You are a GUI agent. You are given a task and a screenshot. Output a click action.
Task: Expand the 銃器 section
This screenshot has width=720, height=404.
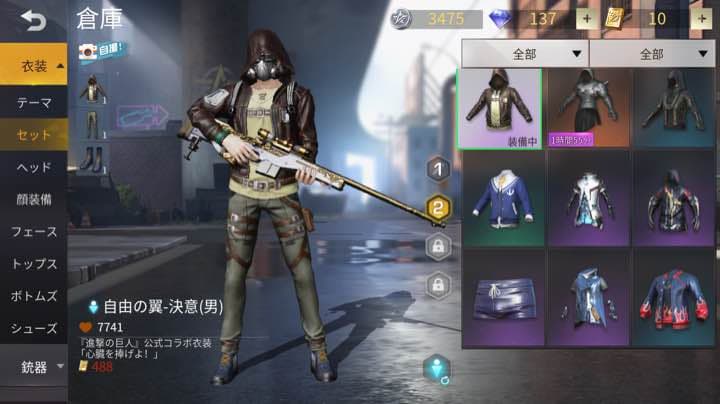(34, 367)
